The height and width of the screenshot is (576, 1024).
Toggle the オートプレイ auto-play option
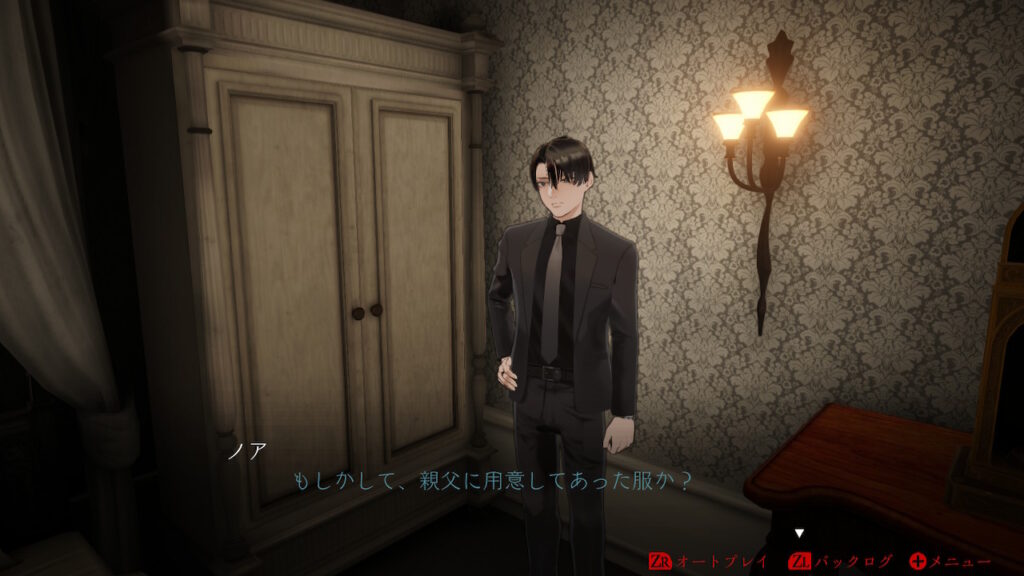(x=709, y=561)
